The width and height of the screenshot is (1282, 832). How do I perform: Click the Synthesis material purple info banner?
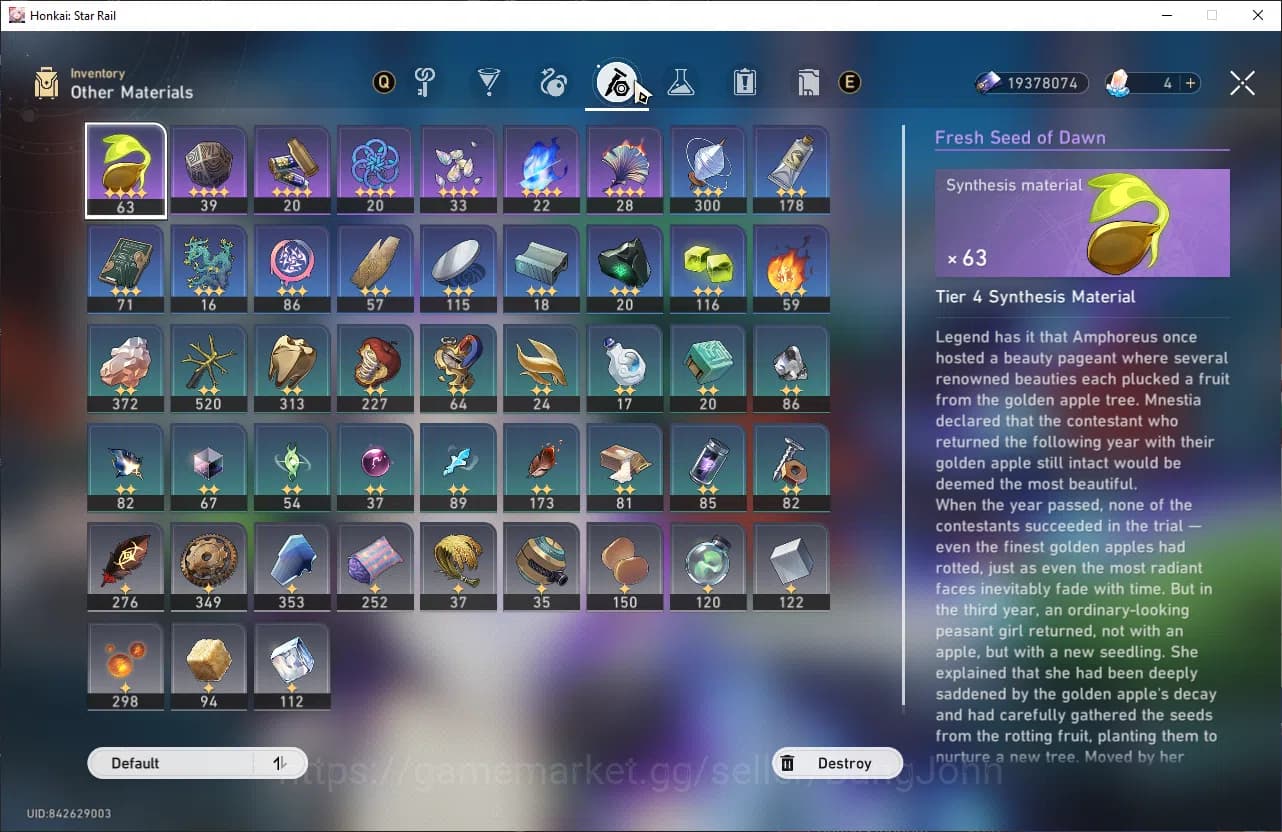coord(1082,222)
